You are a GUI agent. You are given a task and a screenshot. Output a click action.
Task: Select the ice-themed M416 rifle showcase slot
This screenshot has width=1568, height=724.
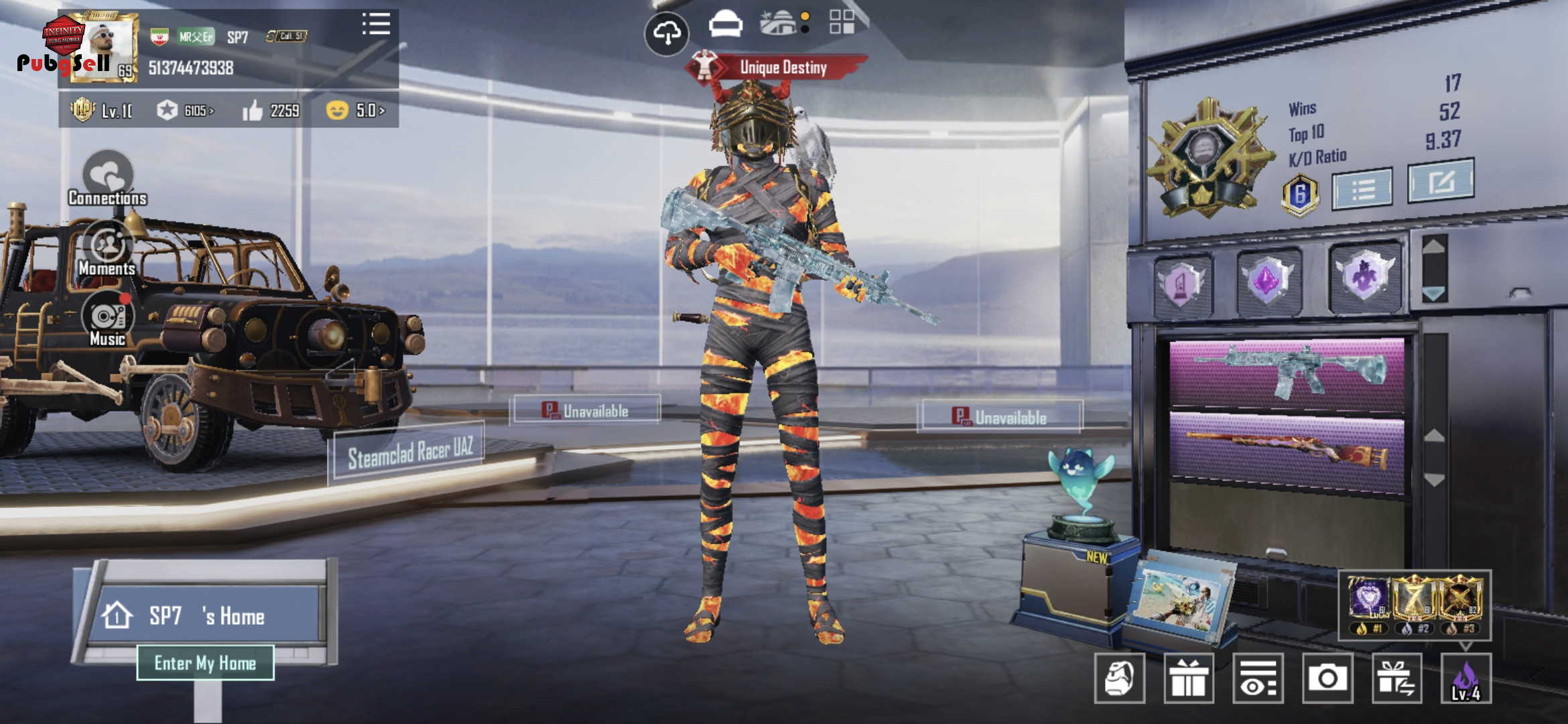[1287, 372]
